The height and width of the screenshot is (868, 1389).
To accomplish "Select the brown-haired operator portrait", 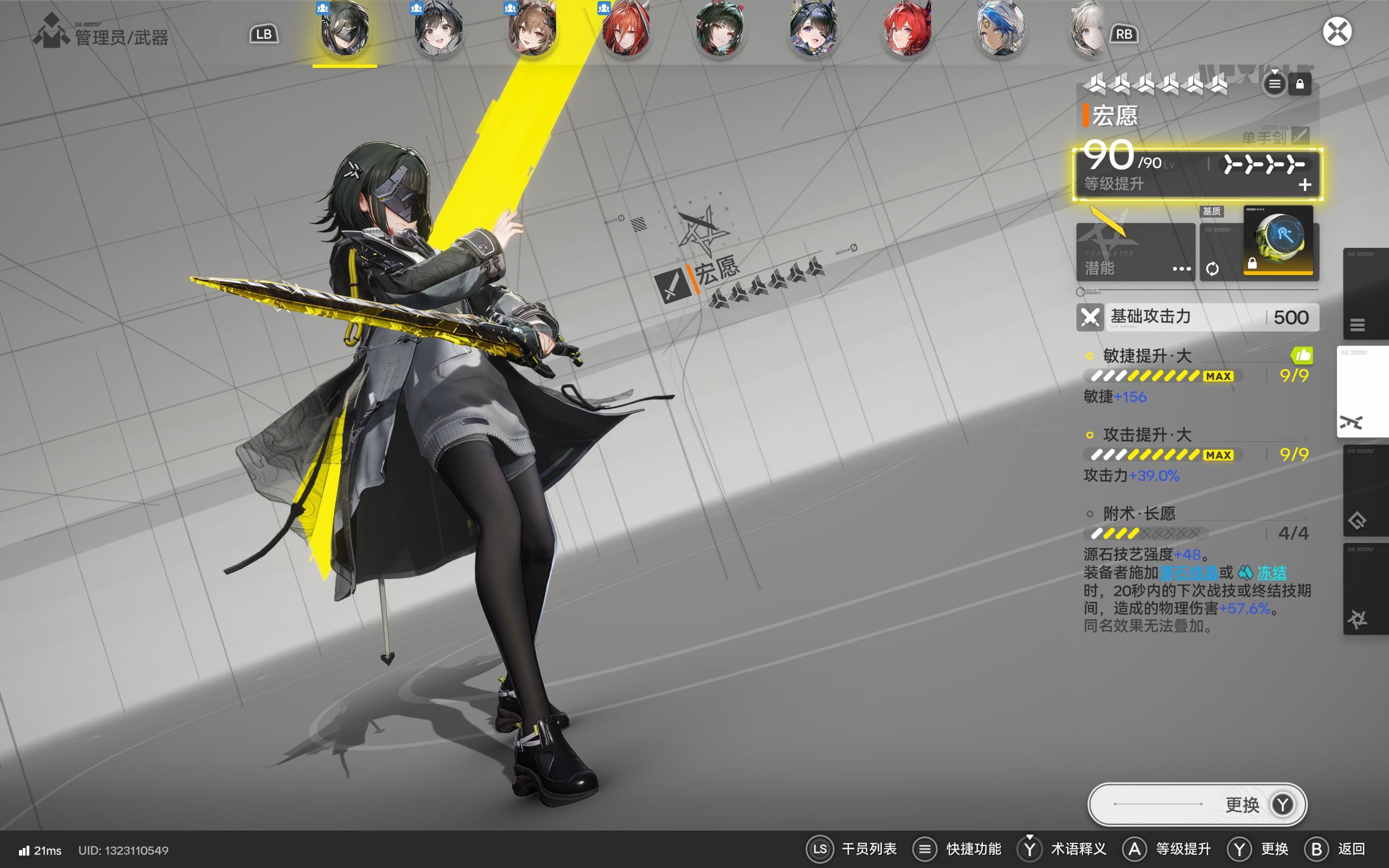I will 532,30.
